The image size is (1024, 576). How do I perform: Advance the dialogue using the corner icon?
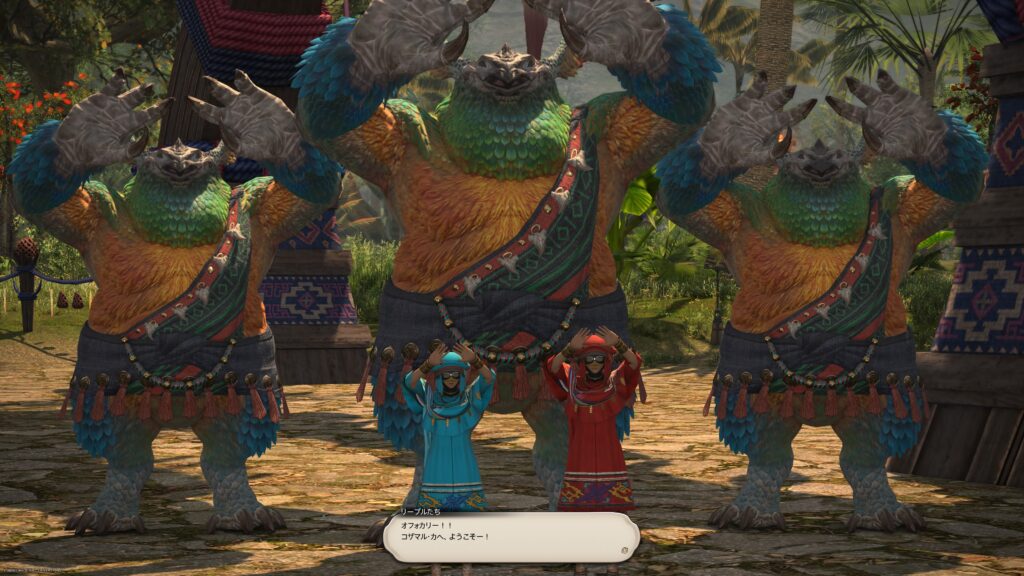(625, 549)
